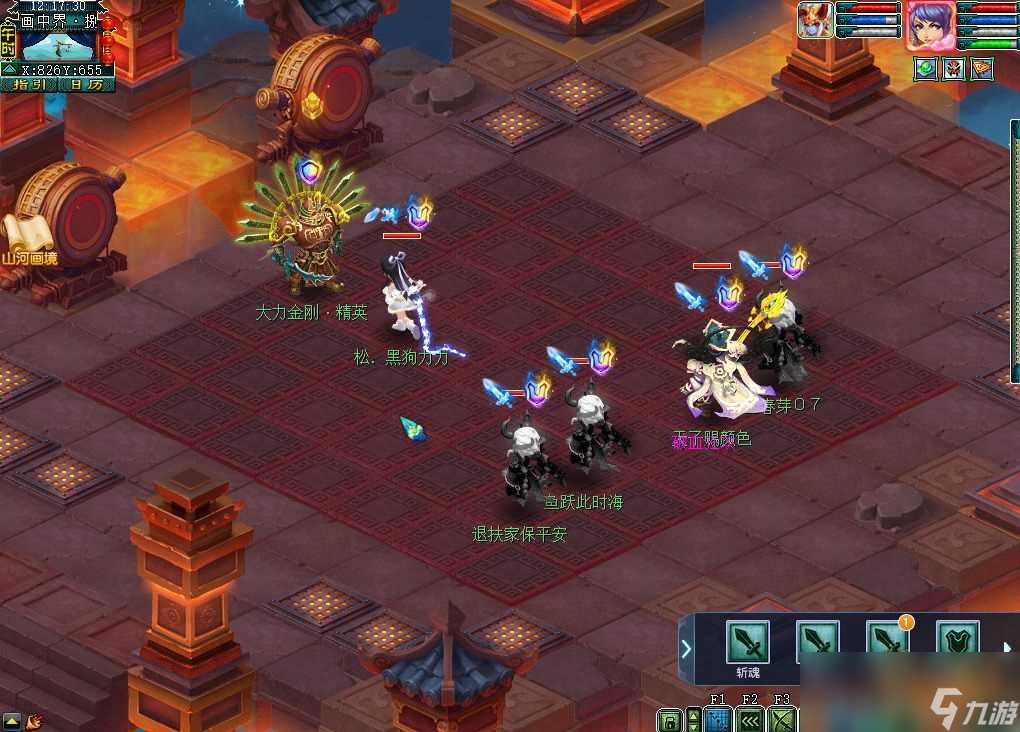Expand the bottom-left yellow arrow panel
The image size is (1020, 732).
coord(12,720)
